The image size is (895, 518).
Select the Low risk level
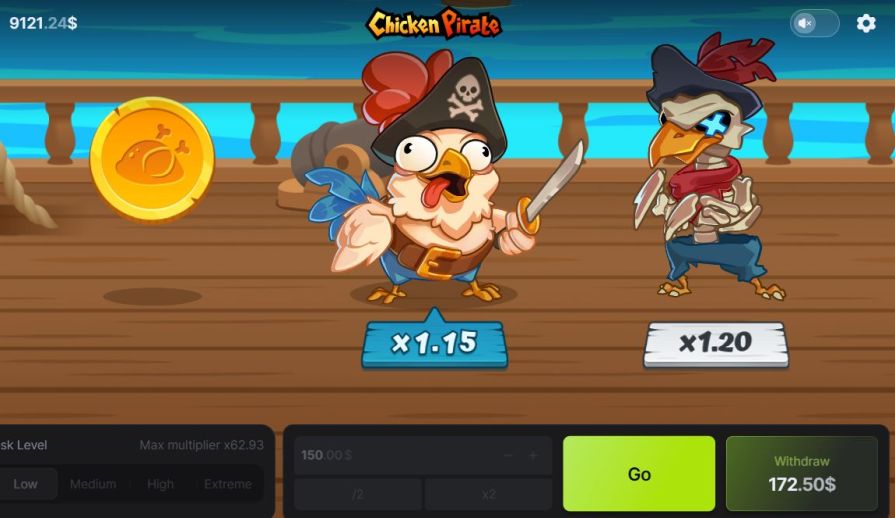pyautogui.click(x=26, y=484)
